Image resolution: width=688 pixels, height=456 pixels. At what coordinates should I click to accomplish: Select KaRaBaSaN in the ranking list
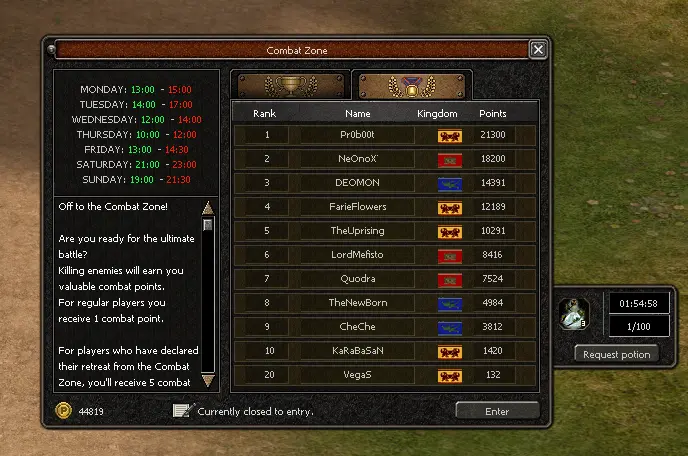pyautogui.click(x=358, y=351)
